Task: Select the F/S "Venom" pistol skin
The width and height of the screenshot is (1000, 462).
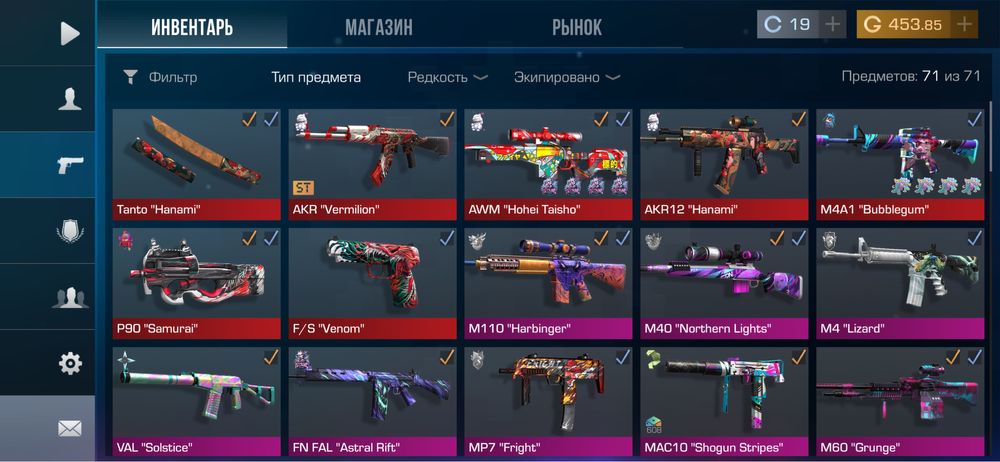Action: pyautogui.click(x=372, y=282)
